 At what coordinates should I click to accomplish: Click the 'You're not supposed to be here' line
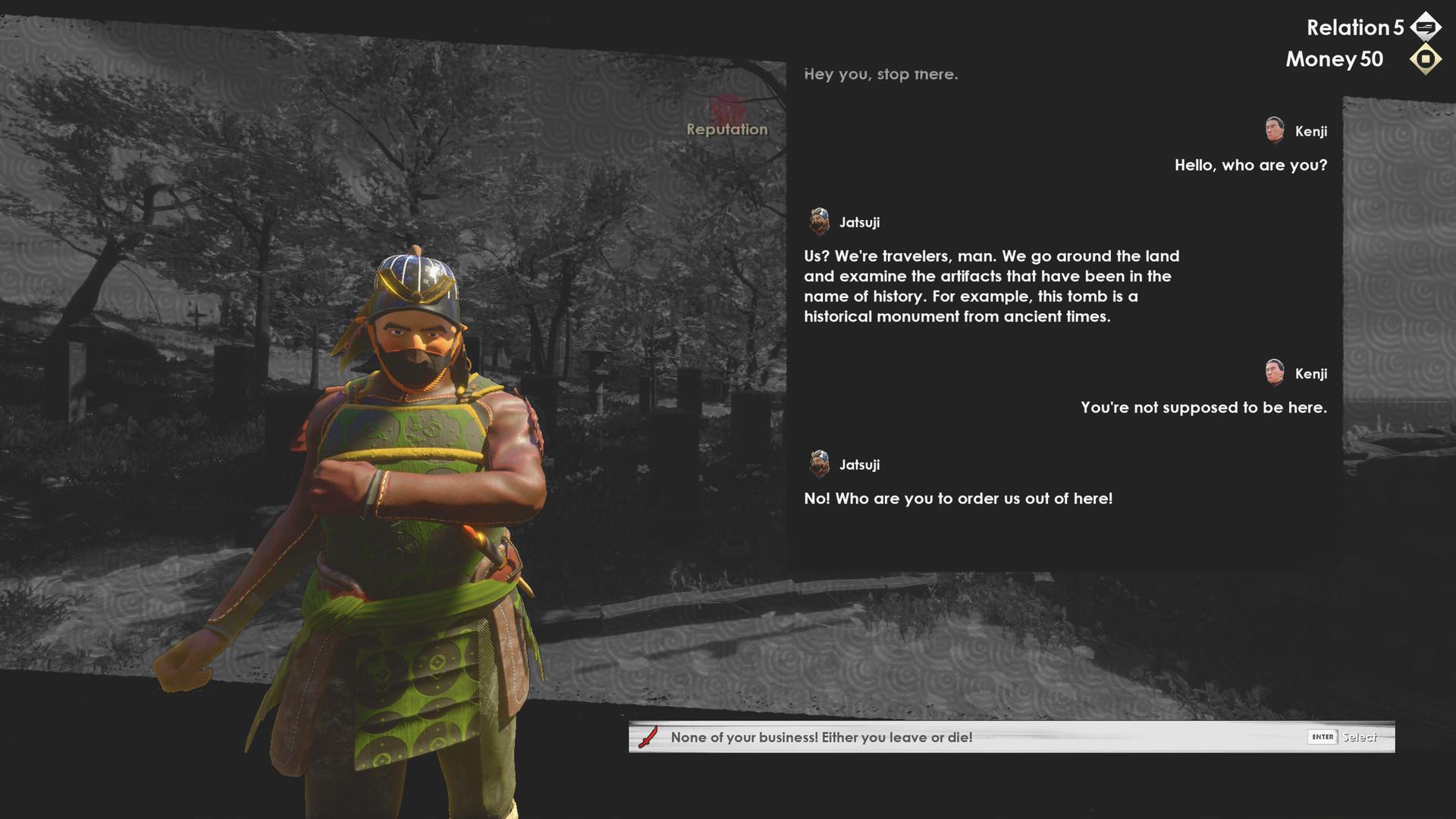point(1203,407)
